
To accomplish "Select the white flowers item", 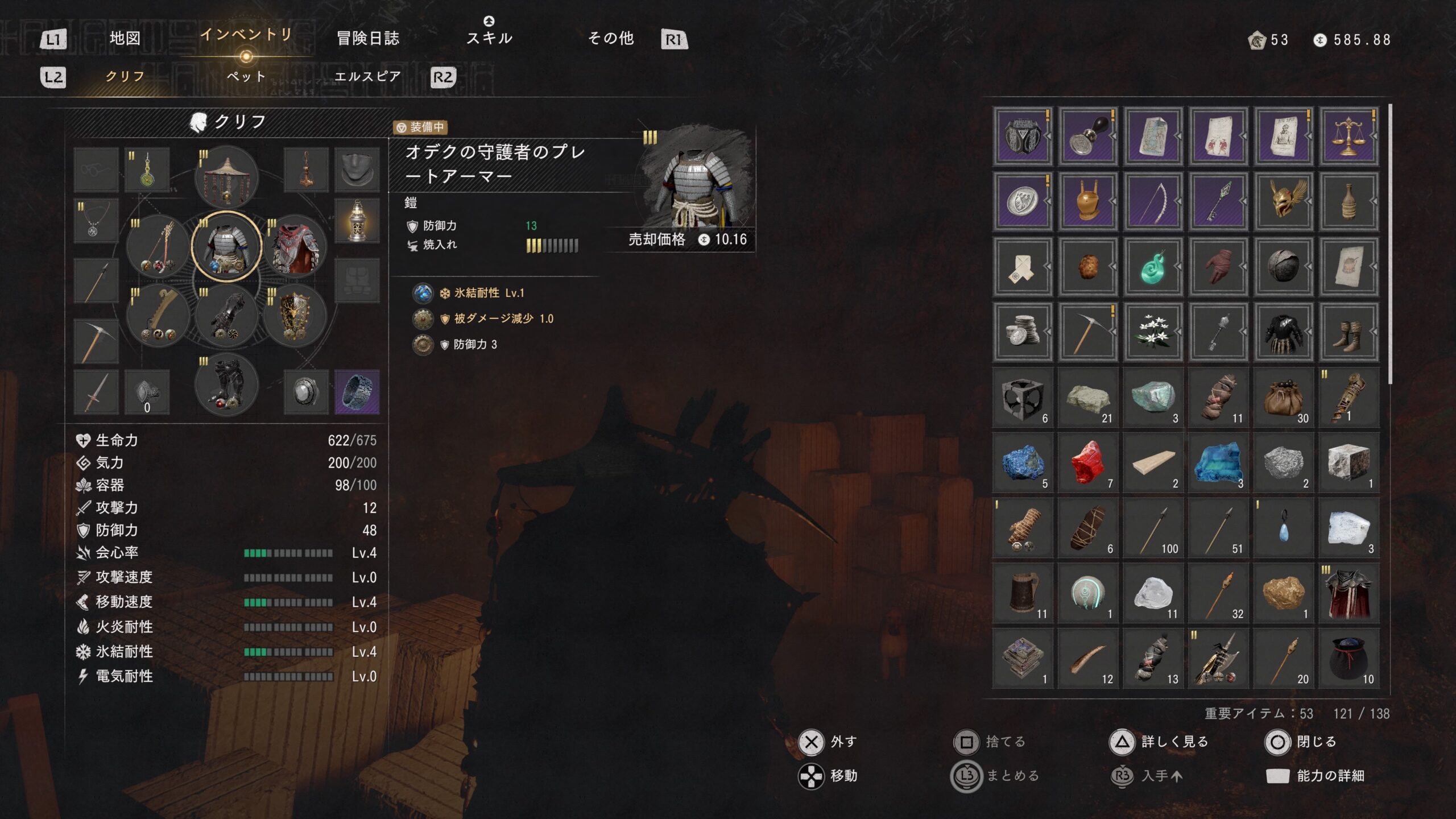I will [x=1153, y=332].
